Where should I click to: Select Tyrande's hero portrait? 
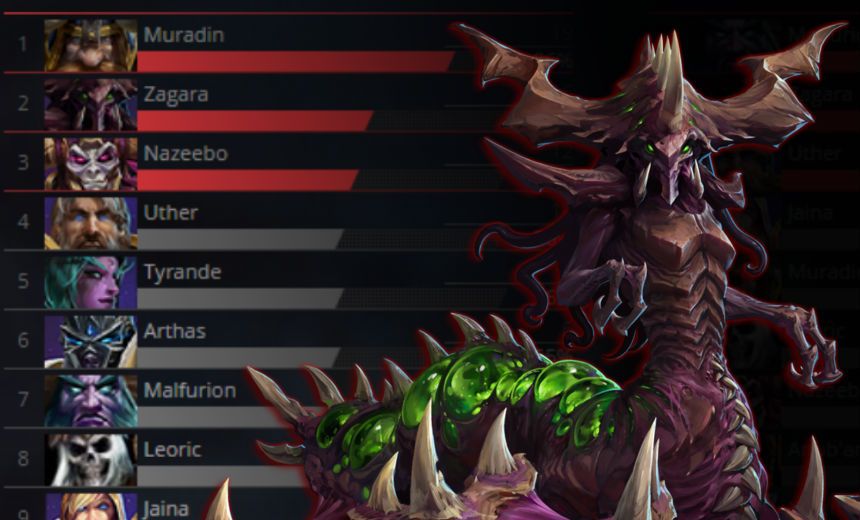(91, 281)
